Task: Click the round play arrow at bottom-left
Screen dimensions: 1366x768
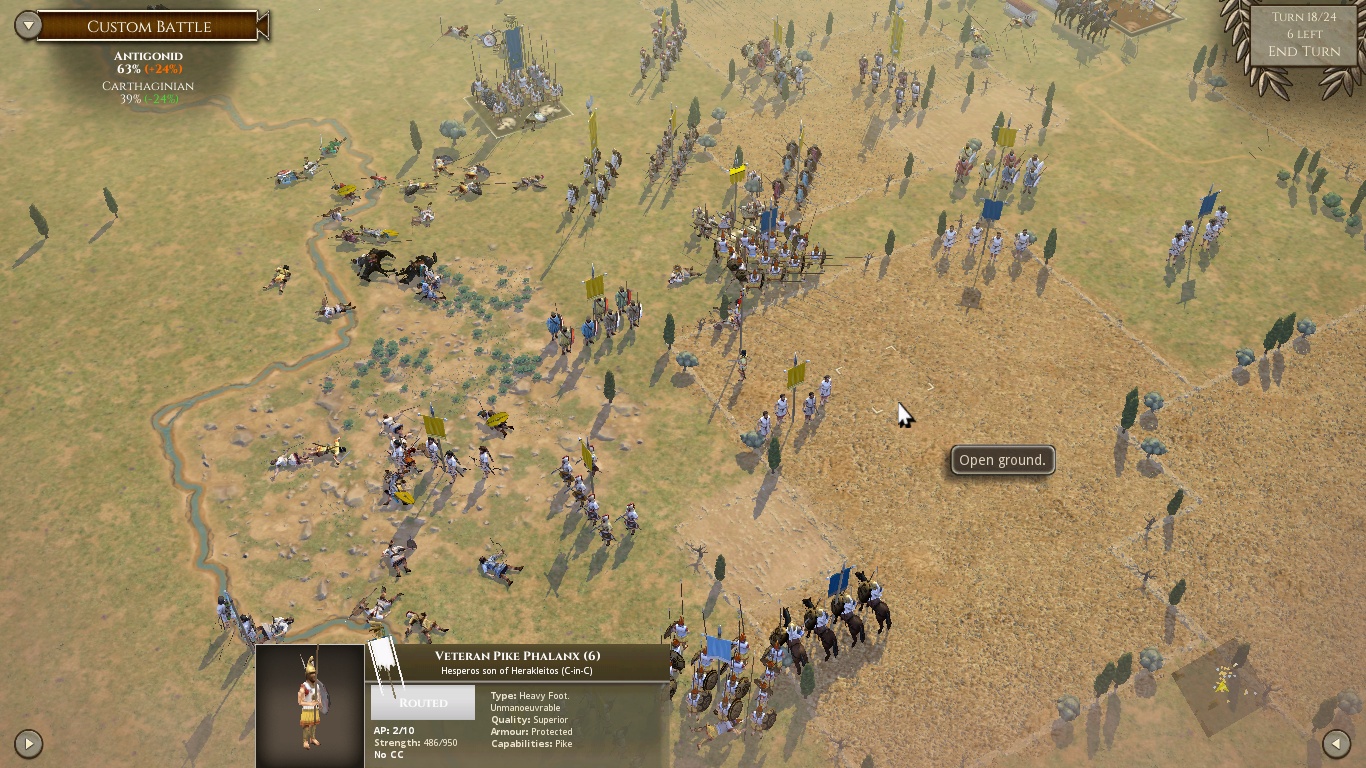Action: click(28, 743)
